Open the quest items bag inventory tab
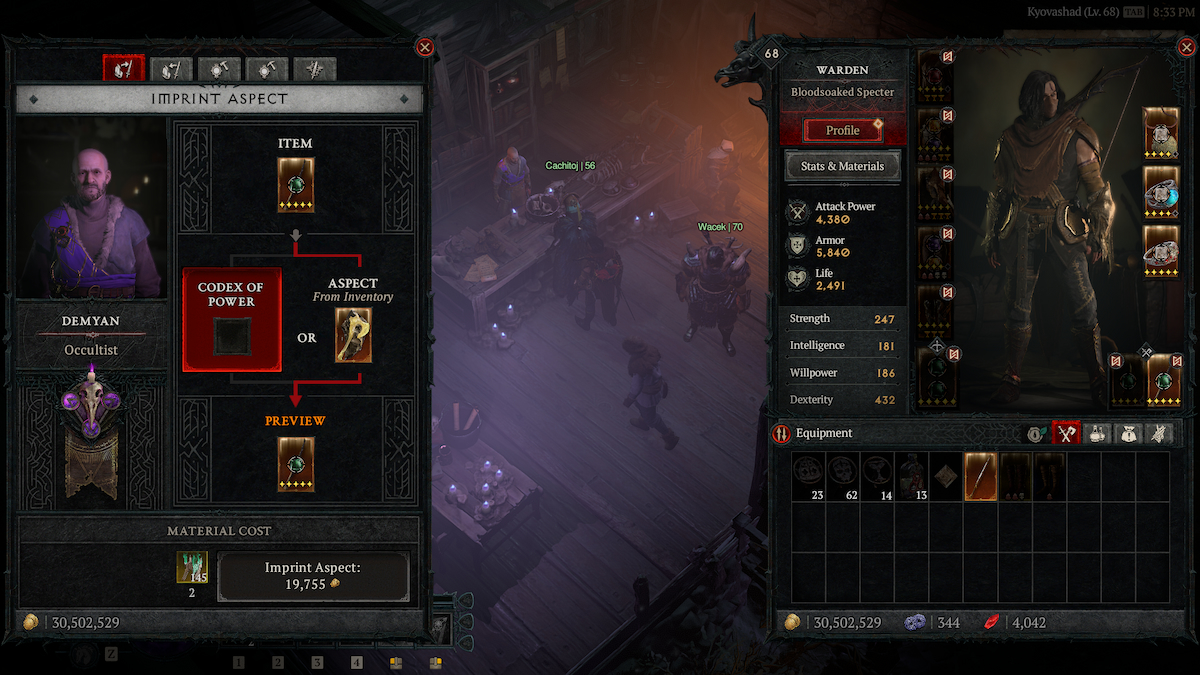 [1128, 434]
